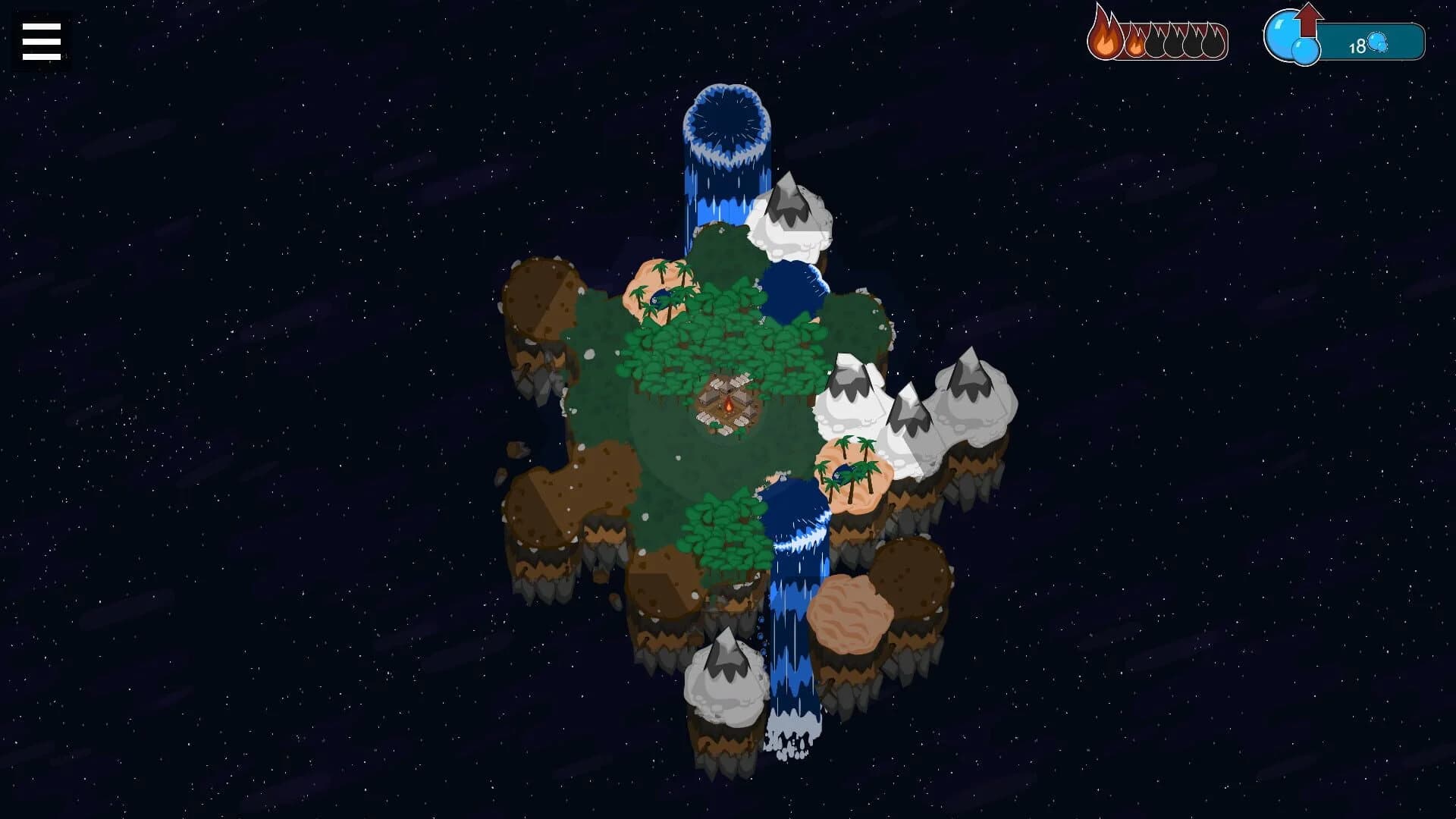Select the second lit flame in the fire meter
The width and height of the screenshot is (1456, 819).
pos(1135,43)
